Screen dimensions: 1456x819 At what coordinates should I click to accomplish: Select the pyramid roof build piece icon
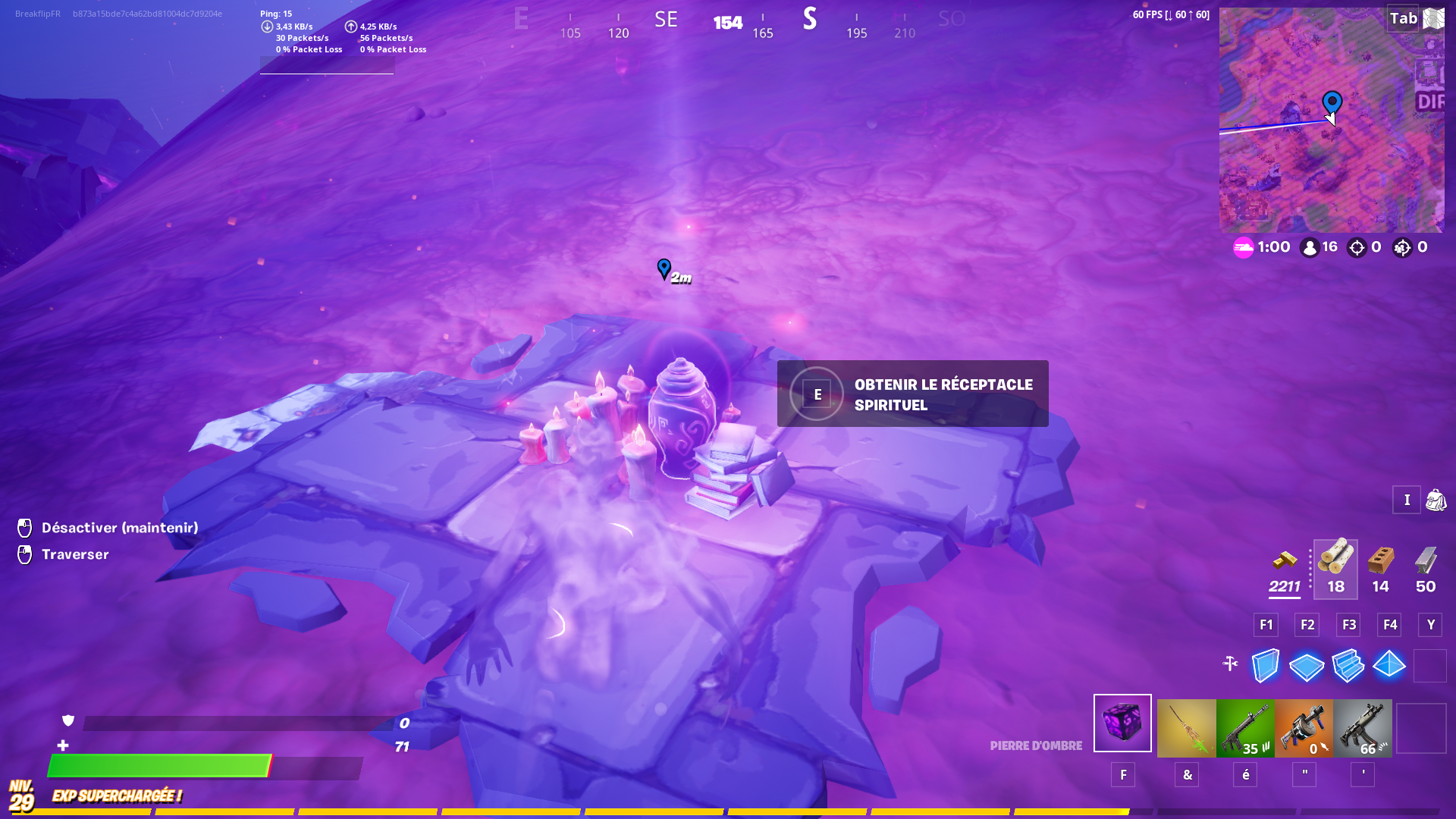(1389, 666)
